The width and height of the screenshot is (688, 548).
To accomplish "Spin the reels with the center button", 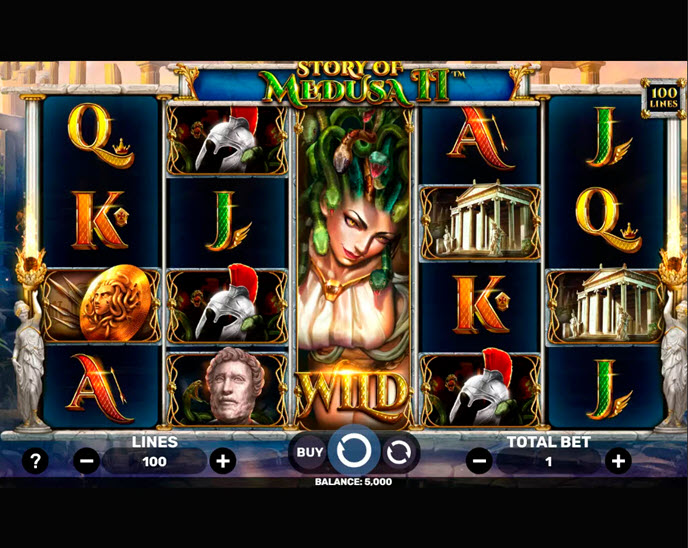I will 354,452.
